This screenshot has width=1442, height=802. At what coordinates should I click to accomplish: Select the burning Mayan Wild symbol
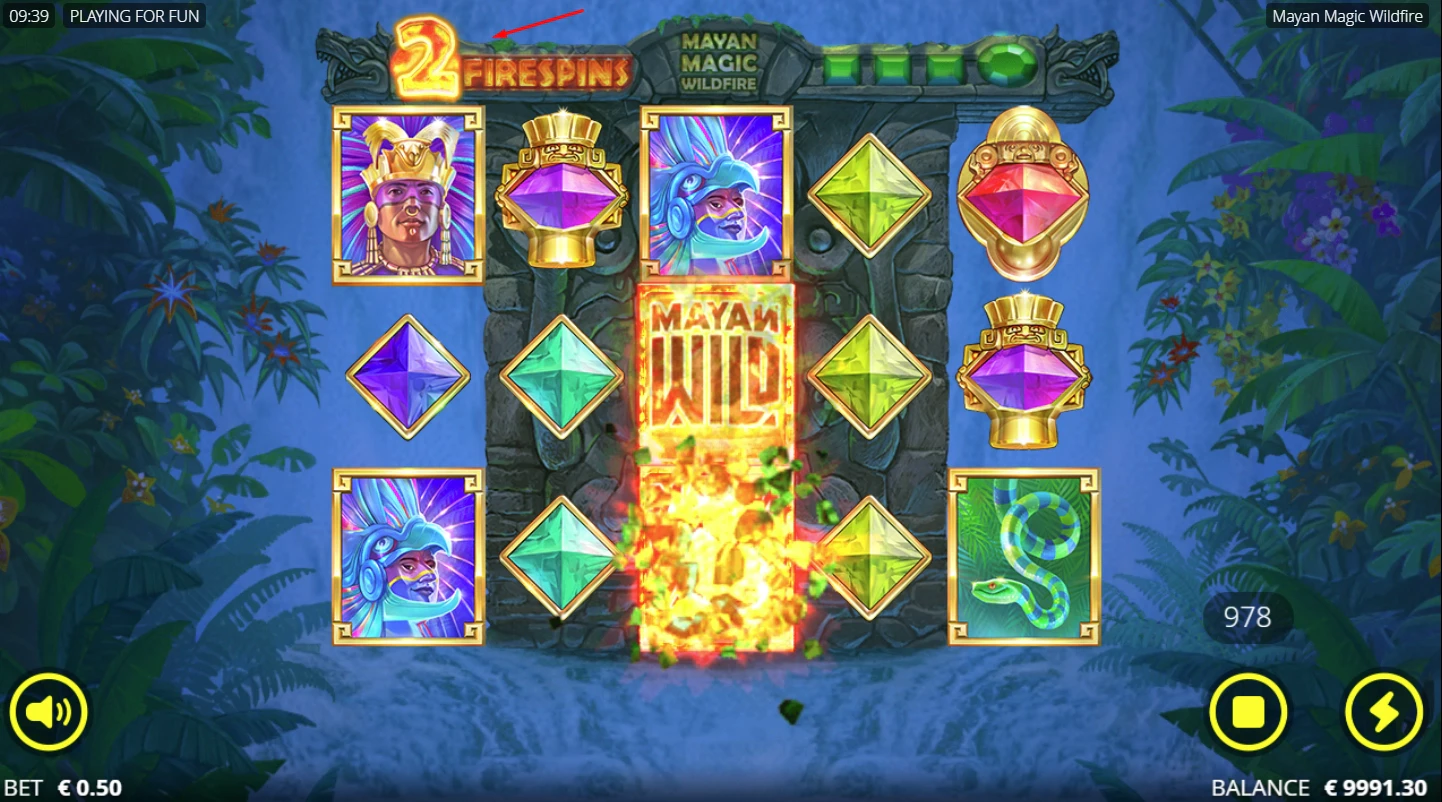[714, 370]
